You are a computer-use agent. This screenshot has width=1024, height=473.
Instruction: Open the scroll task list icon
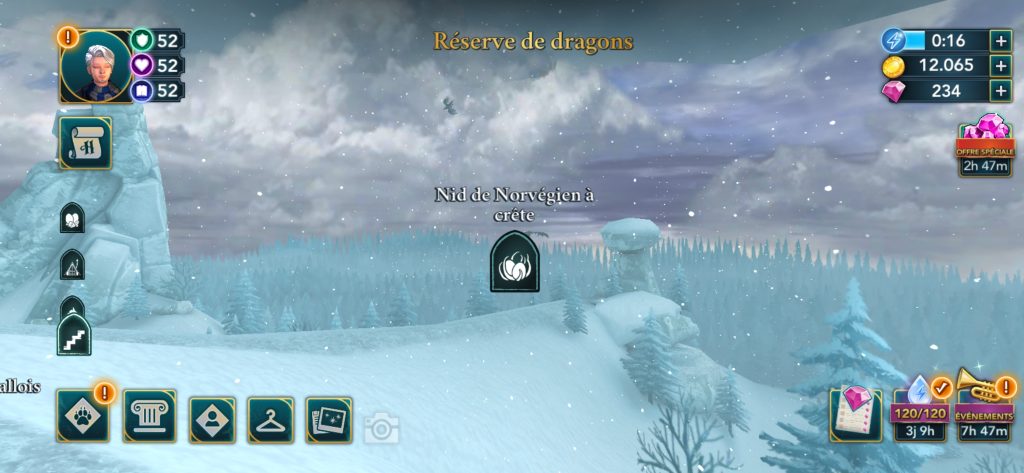click(85, 142)
